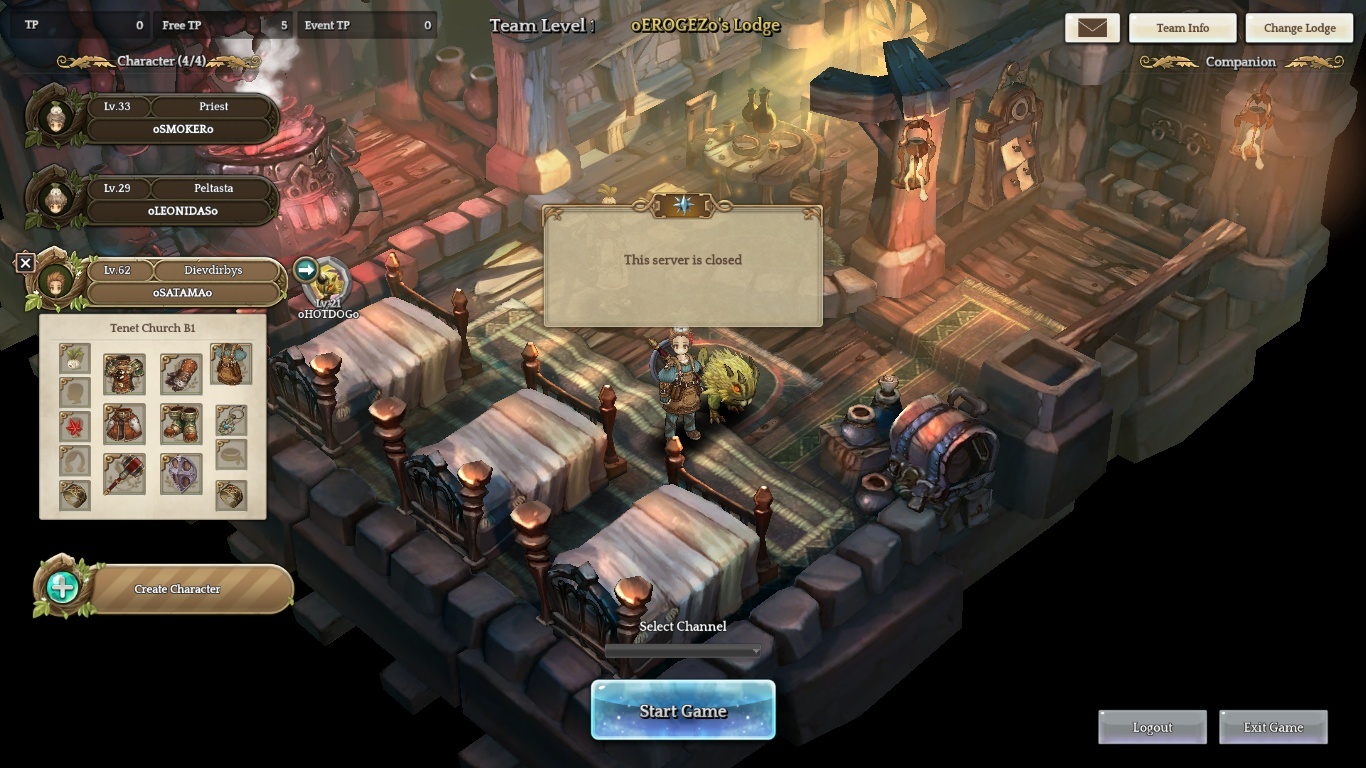Inspect the red maple leaf accessory slot
Image resolution: width=1366 pixels, height=768 pixels.
point(75,427)
